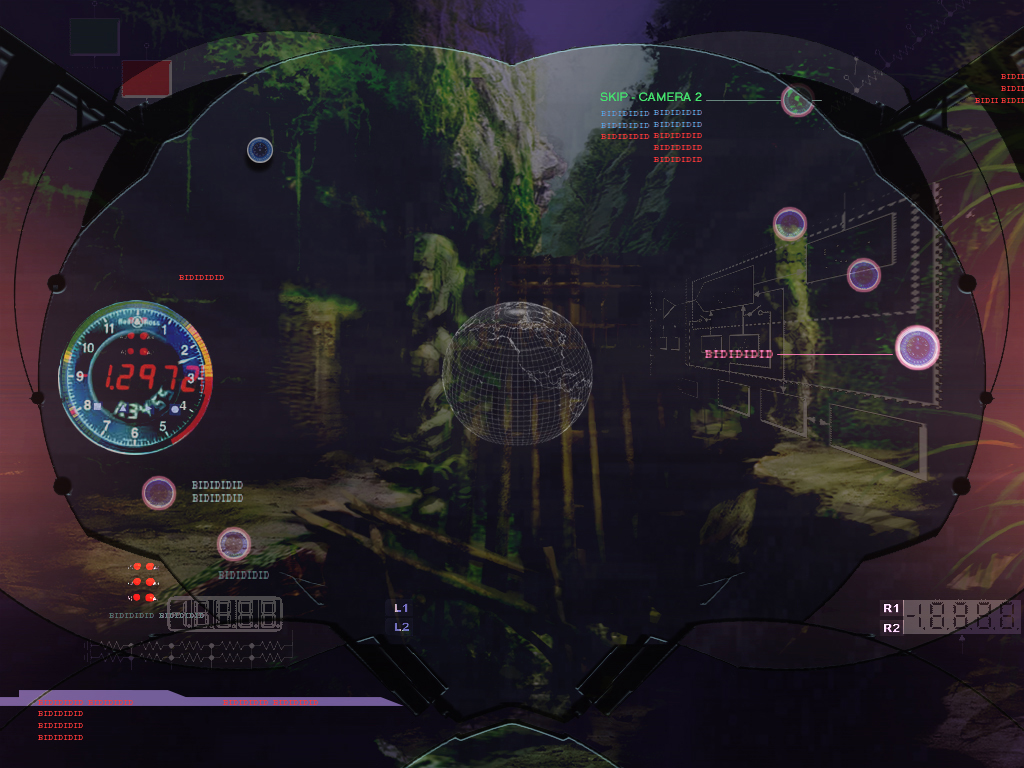The height and width of the screenshot is (768, 1024).
Task: Select the wireframe globe
Action: [517, 372]
